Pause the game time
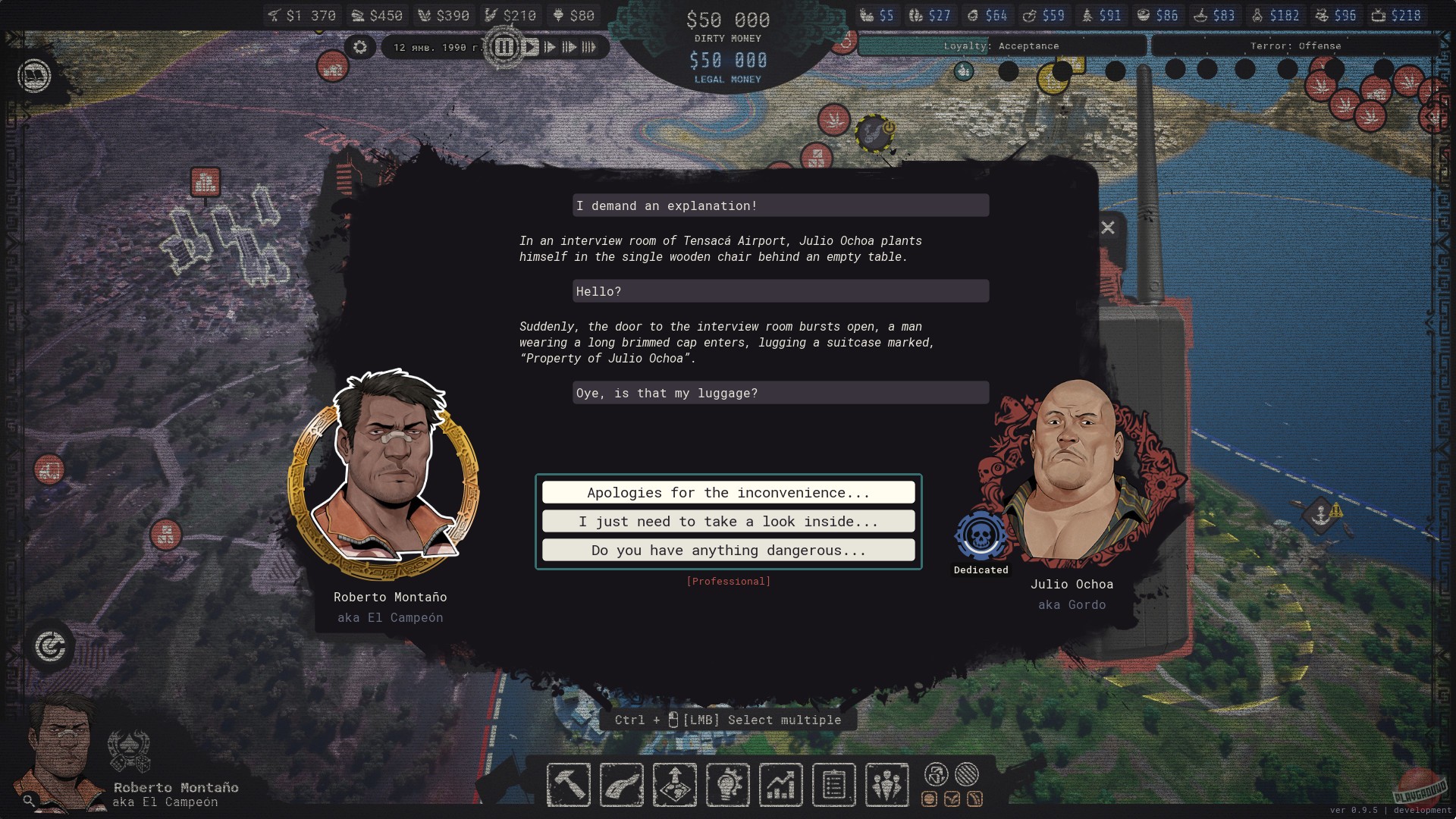The height and width of the screenshot is (819, 1456). 504,47
